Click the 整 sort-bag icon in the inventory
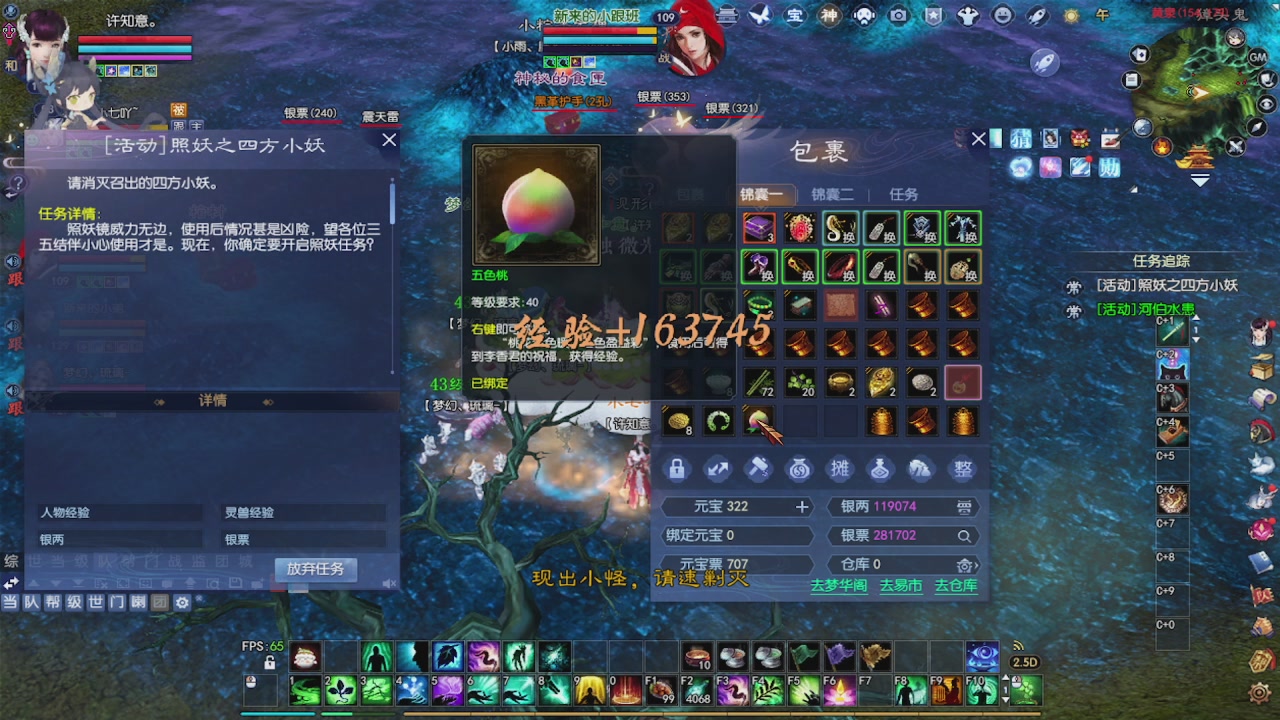Screen dimensions: 1280x720 pyautogui.click(x=961, y=468)
